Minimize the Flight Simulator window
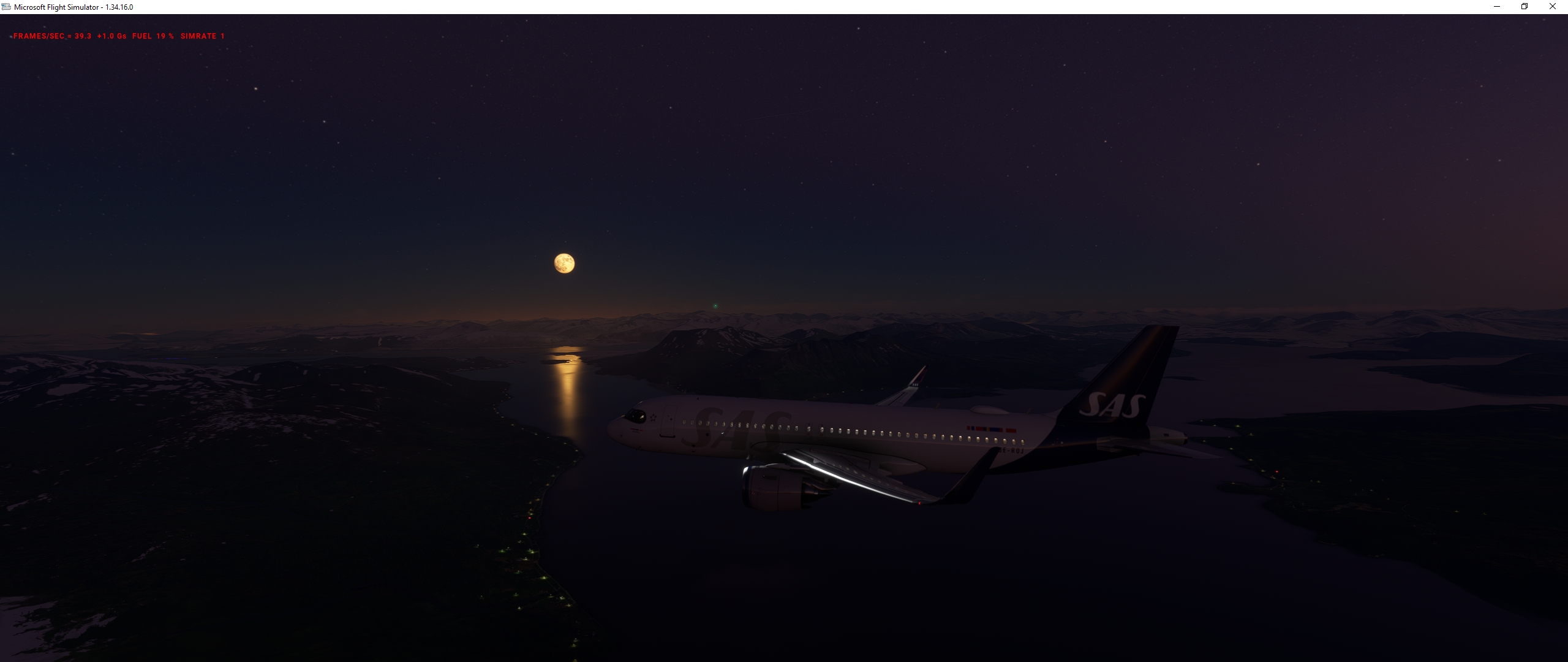This screenshot has height=662, width=1568. coord(1496,7)
